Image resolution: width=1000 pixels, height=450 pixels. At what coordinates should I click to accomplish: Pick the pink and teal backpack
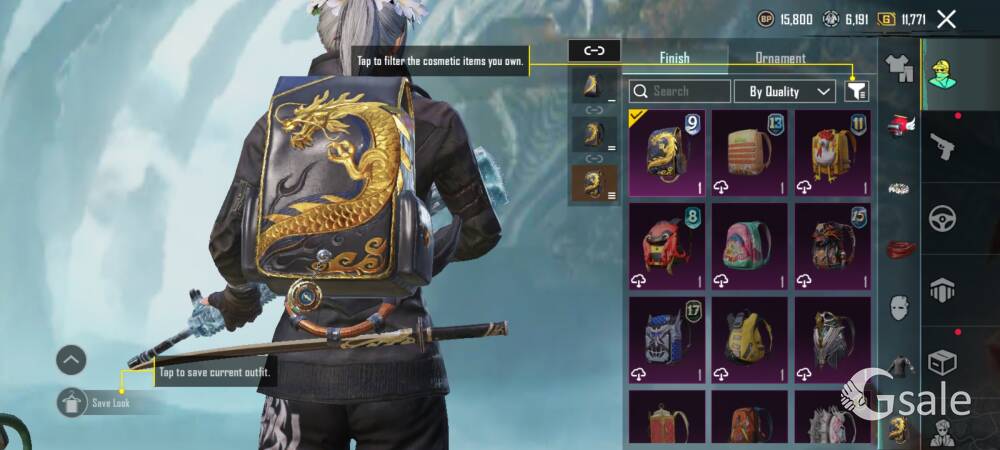(749, 245)
